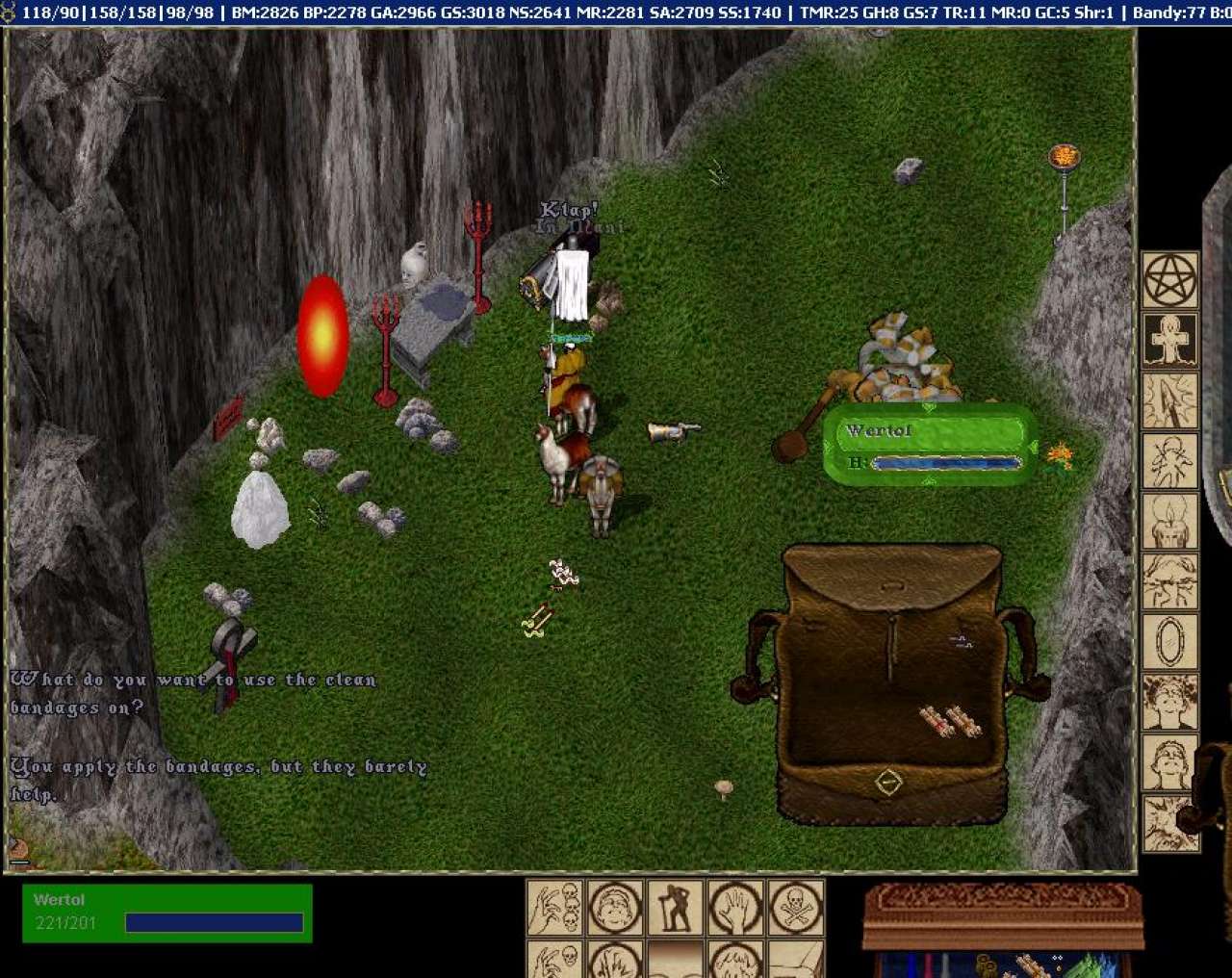Click the open hand in circle icon
Screen dimensions: 1232x978
tap(736, 907)
